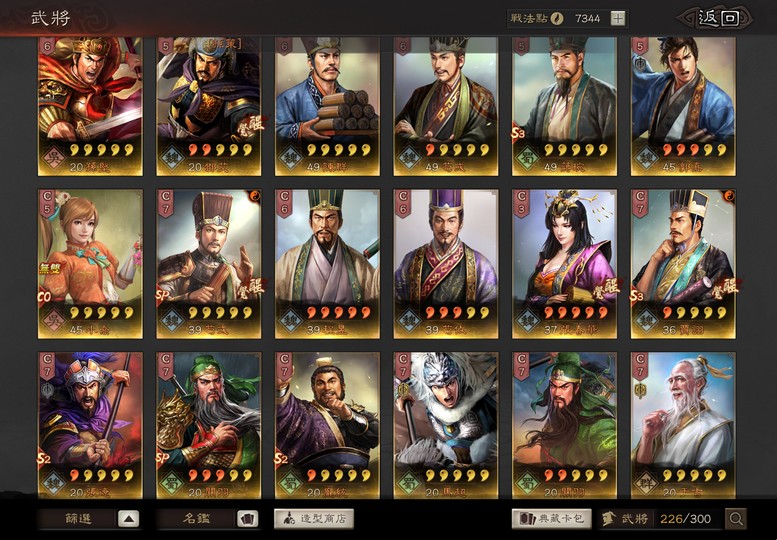Choose the SP general with dragon armor
Viewport: 777px width, 540px height.
208,420
